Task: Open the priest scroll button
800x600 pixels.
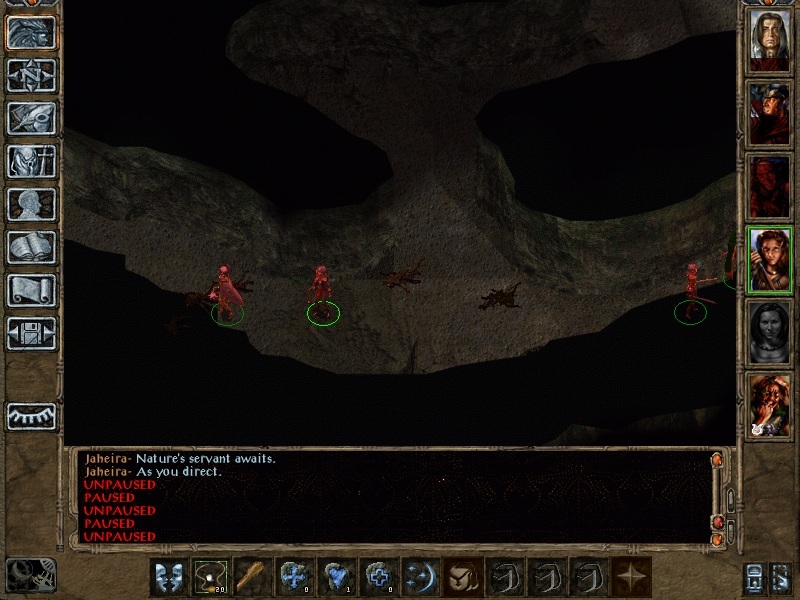Action: (31, 290)
